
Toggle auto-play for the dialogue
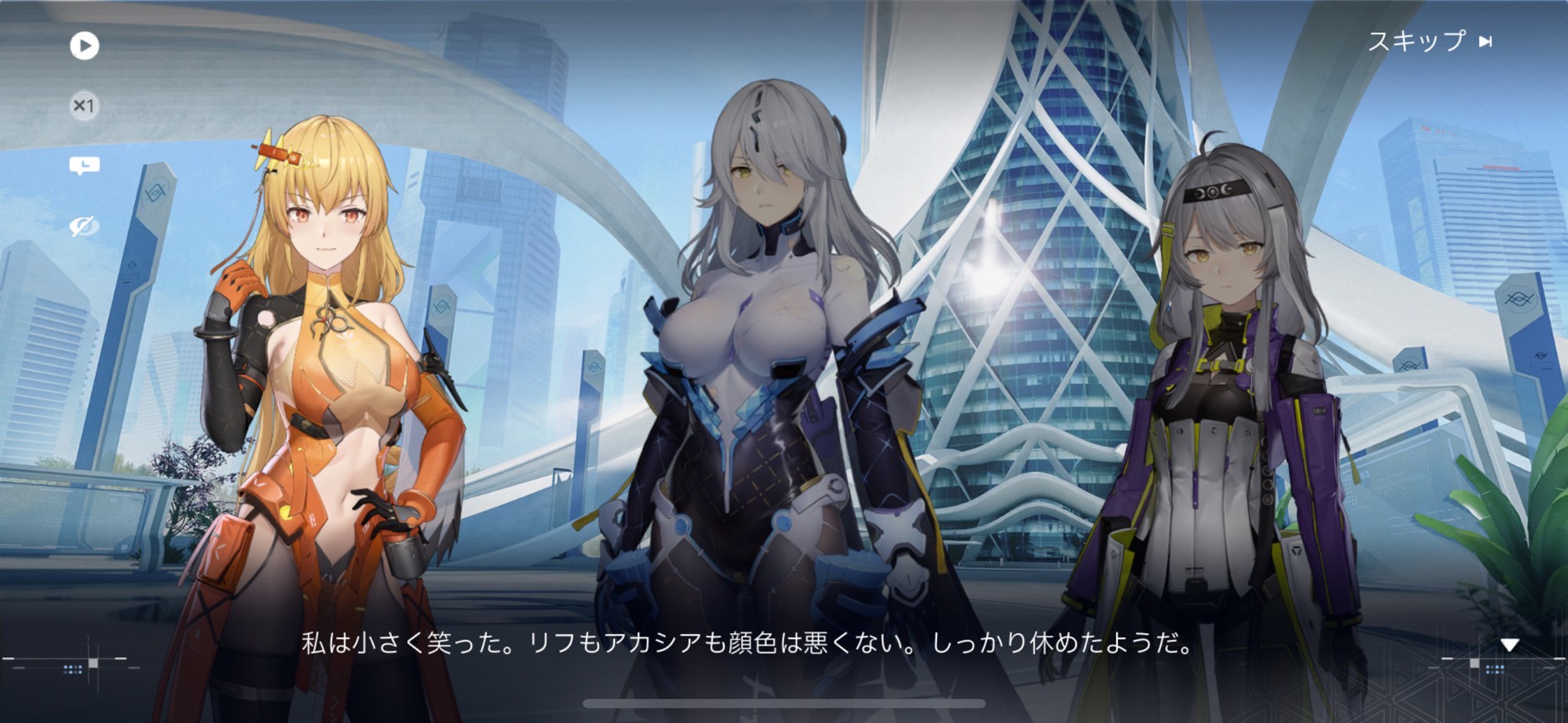pyautogui.click(x=84, y=45)
